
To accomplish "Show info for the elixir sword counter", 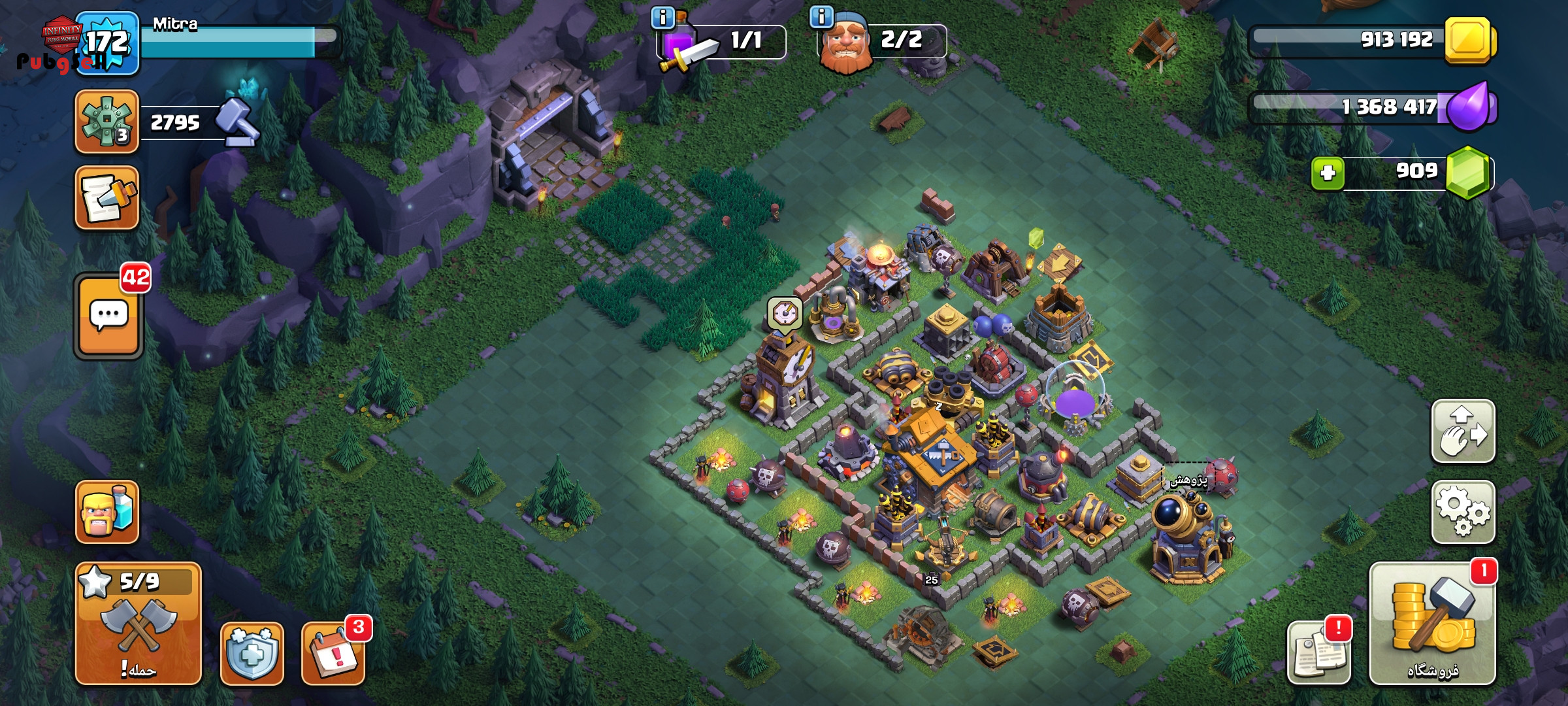I will [x=662, y=18].
